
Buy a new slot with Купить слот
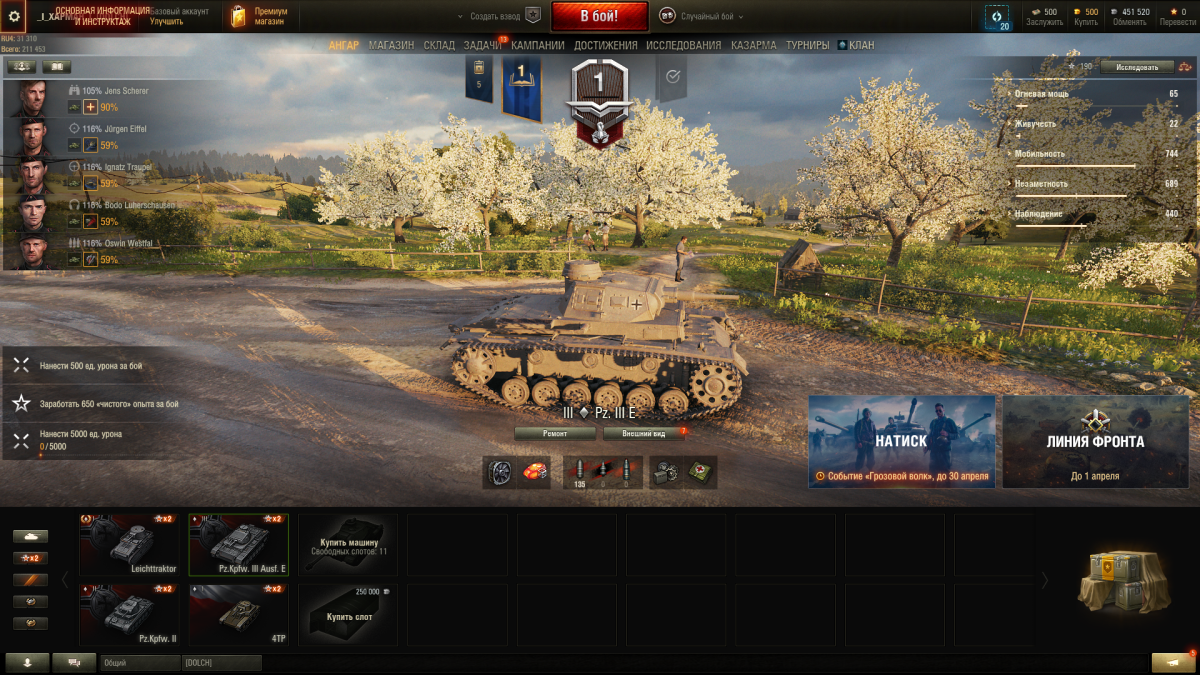(347, 614)
